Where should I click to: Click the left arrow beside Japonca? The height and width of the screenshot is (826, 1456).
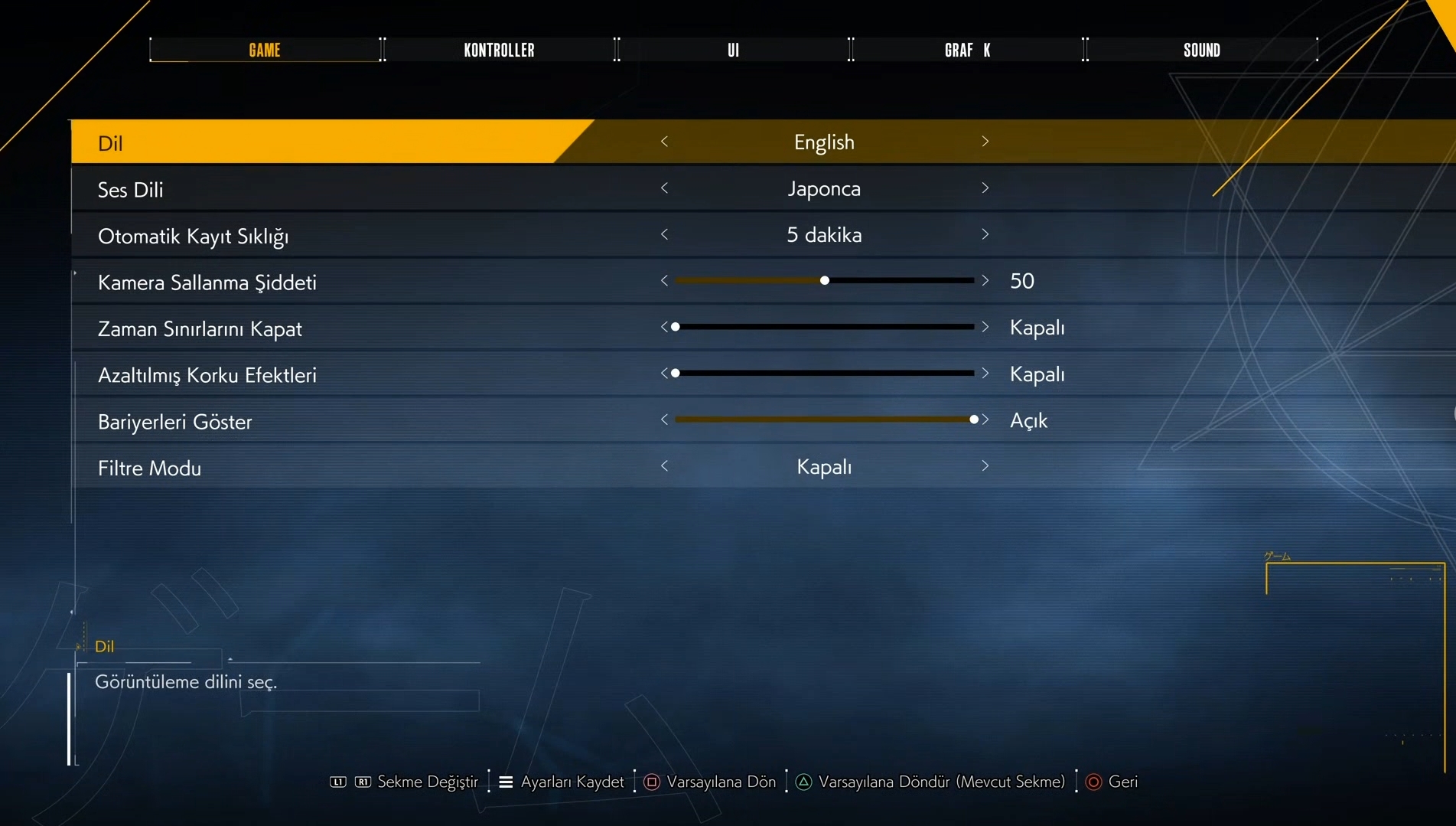[x=664, y=188]
